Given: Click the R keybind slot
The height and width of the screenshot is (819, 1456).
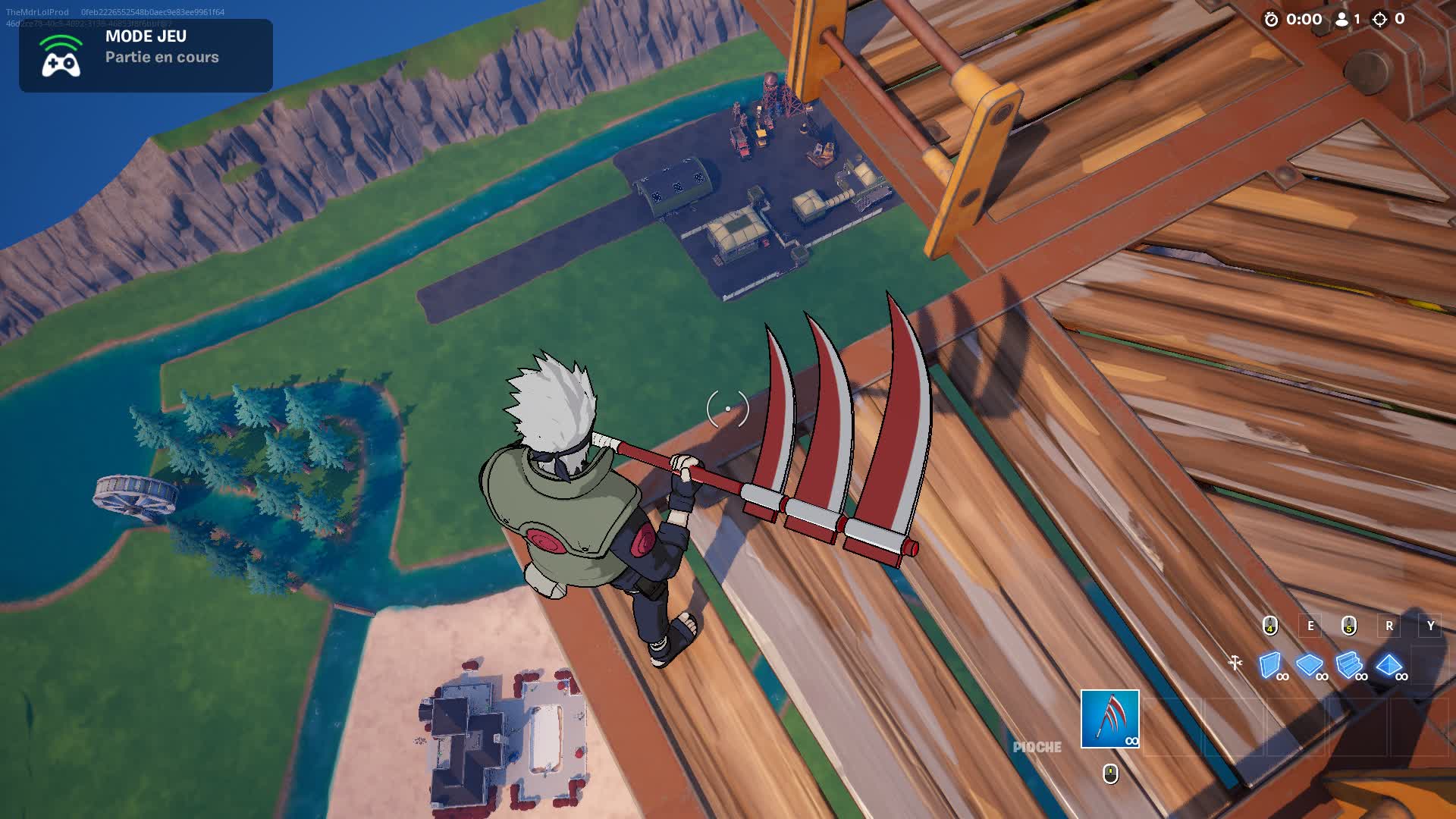Looking at the screenshot, I should 1389,625.
